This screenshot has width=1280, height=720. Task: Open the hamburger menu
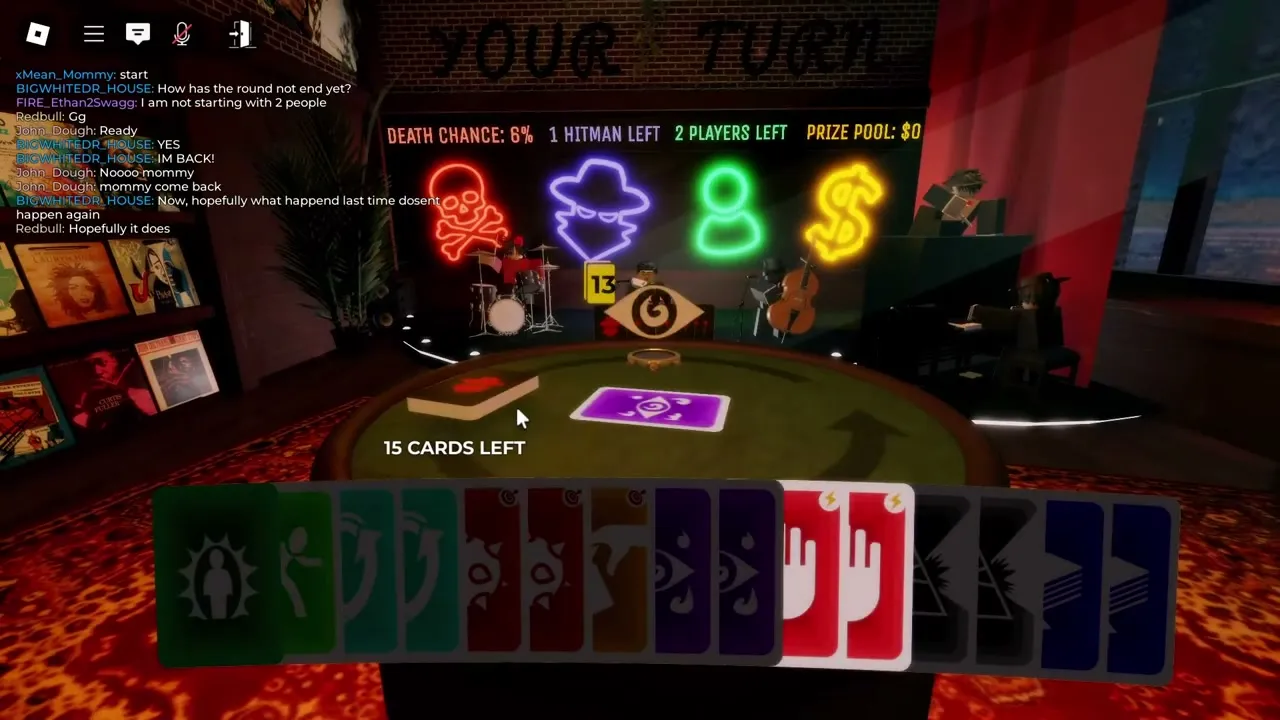coord(93,34)
